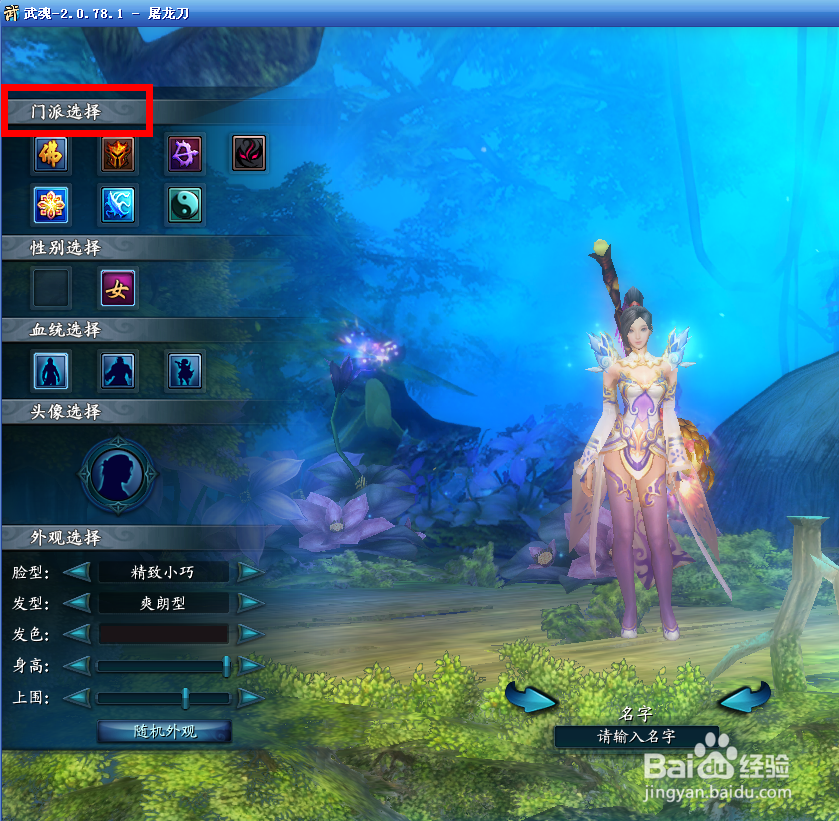Go to previous hairstyle 发型 option
This screenshot has width=839, height=821.
point(78,604)
